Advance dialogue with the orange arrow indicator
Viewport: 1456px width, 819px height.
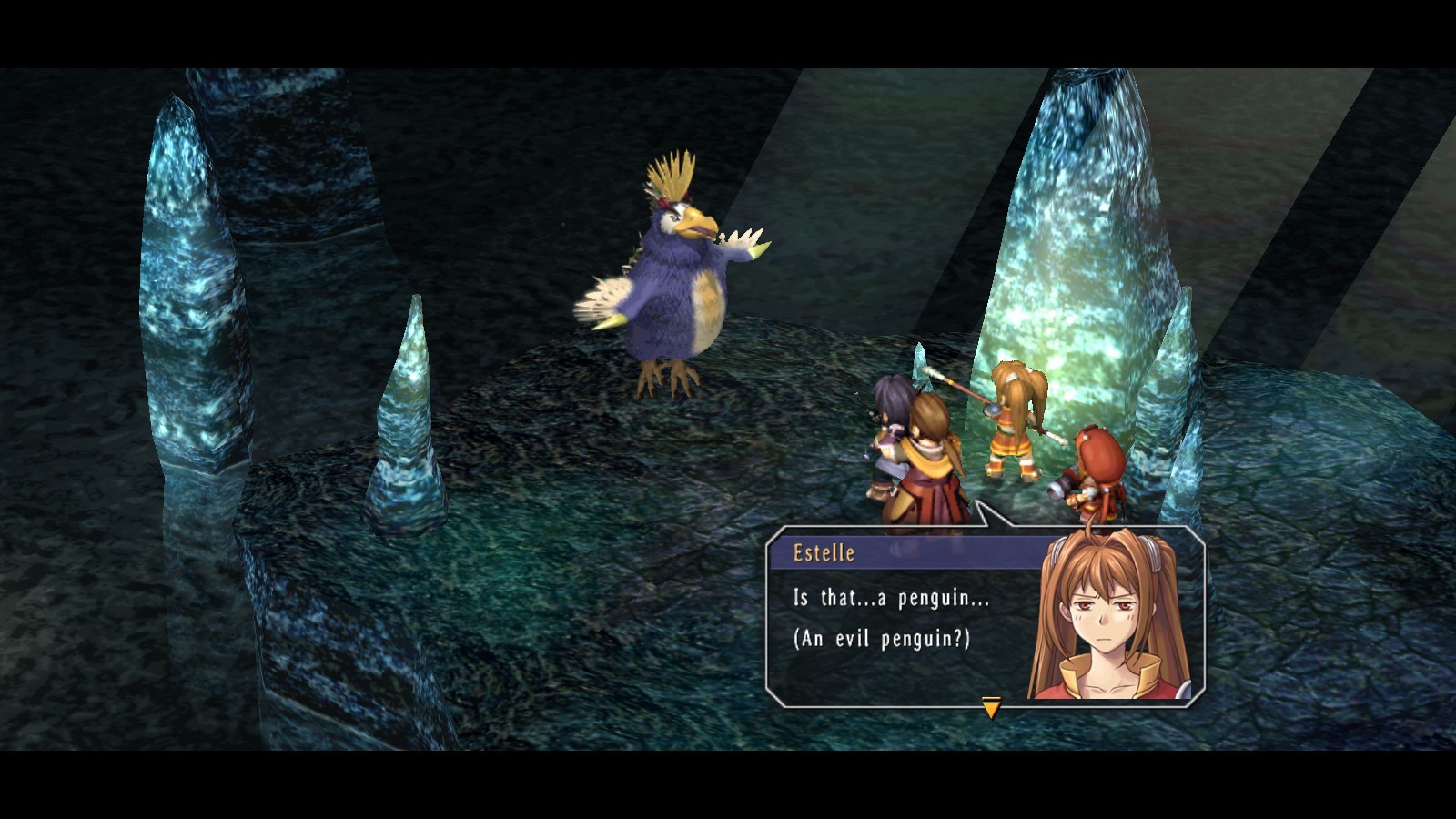[x=991, y=707]
